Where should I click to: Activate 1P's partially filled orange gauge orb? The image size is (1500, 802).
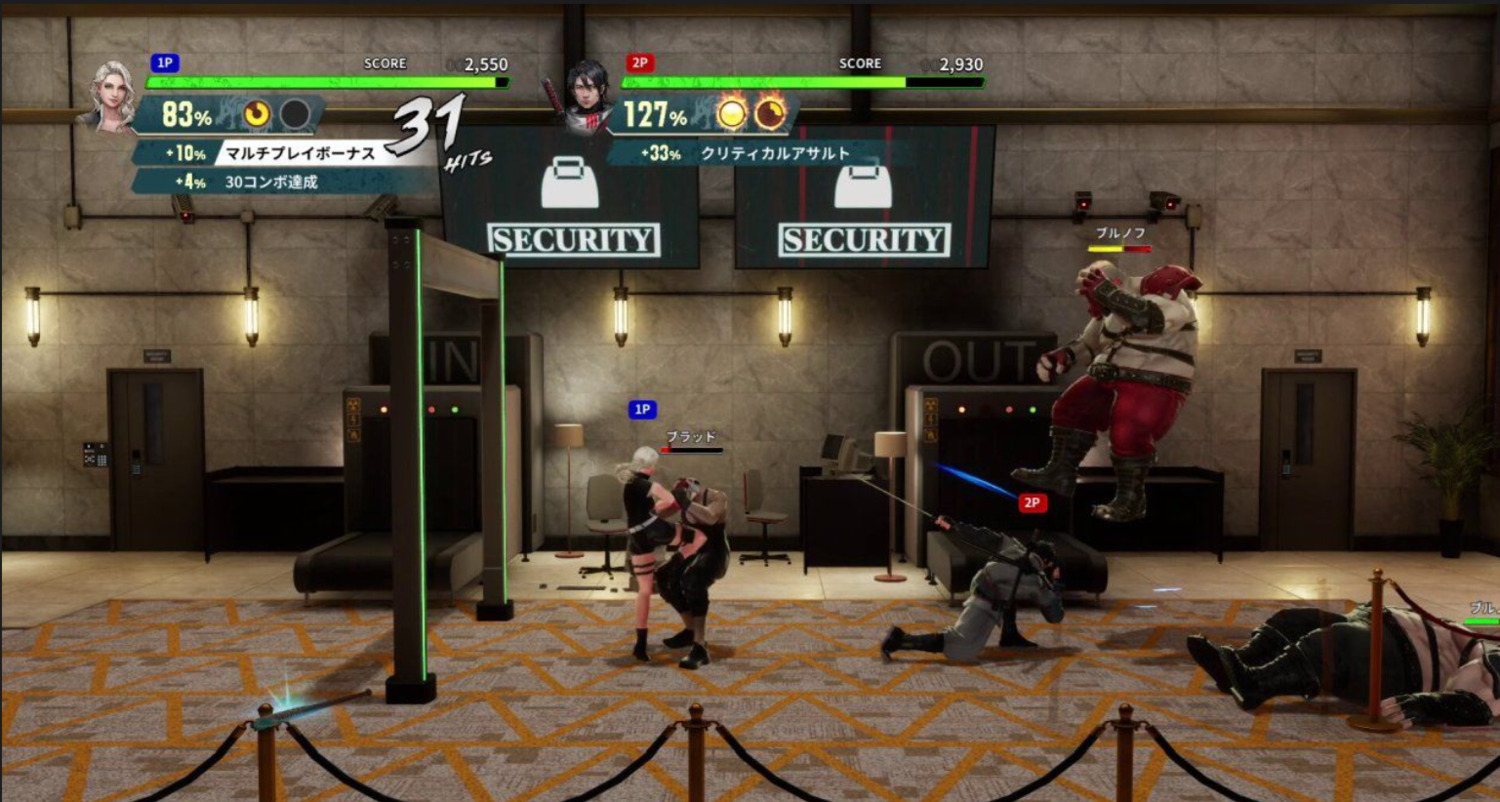click(x=257, y=114)
